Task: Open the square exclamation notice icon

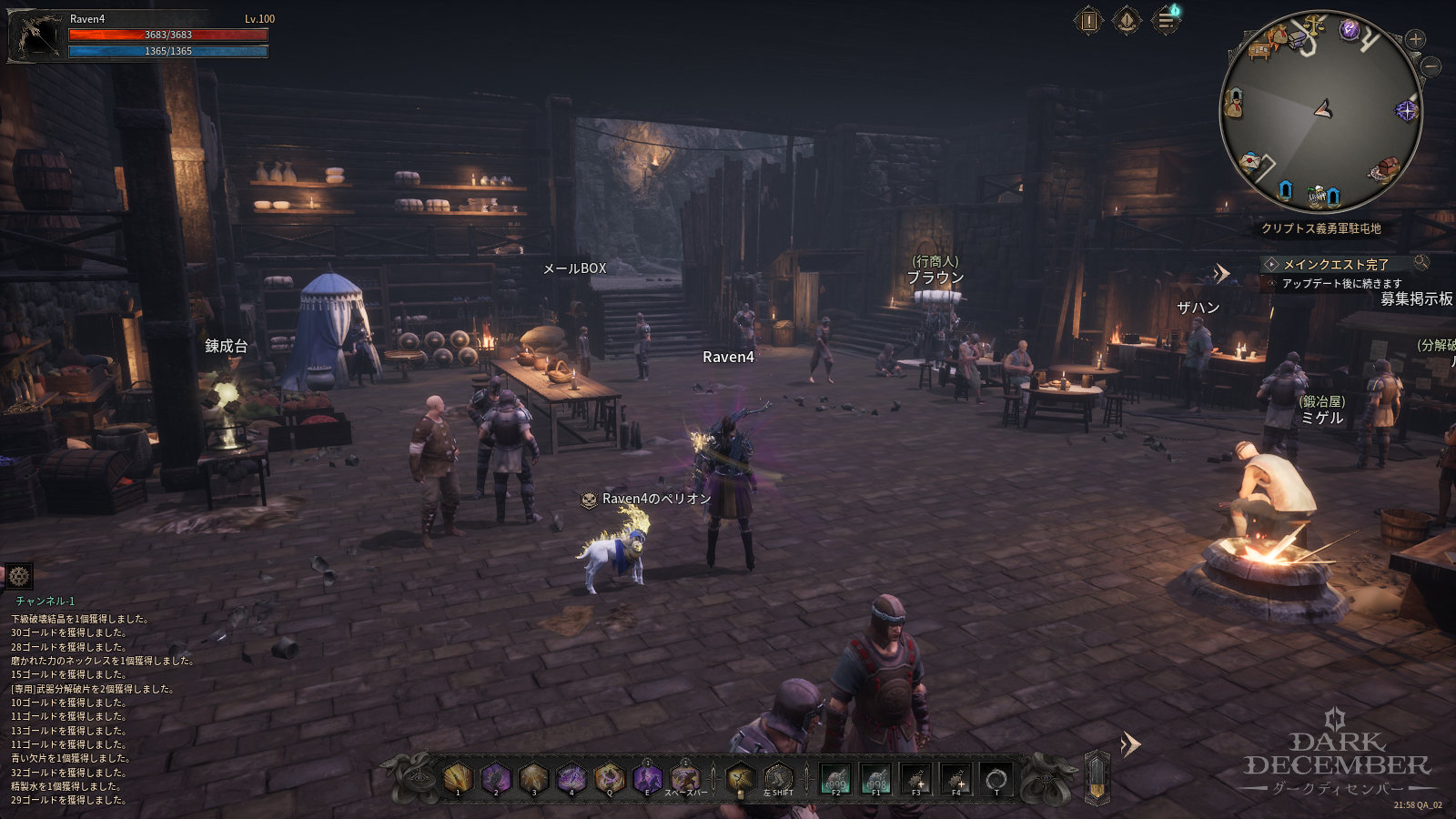Action: 1088,20
